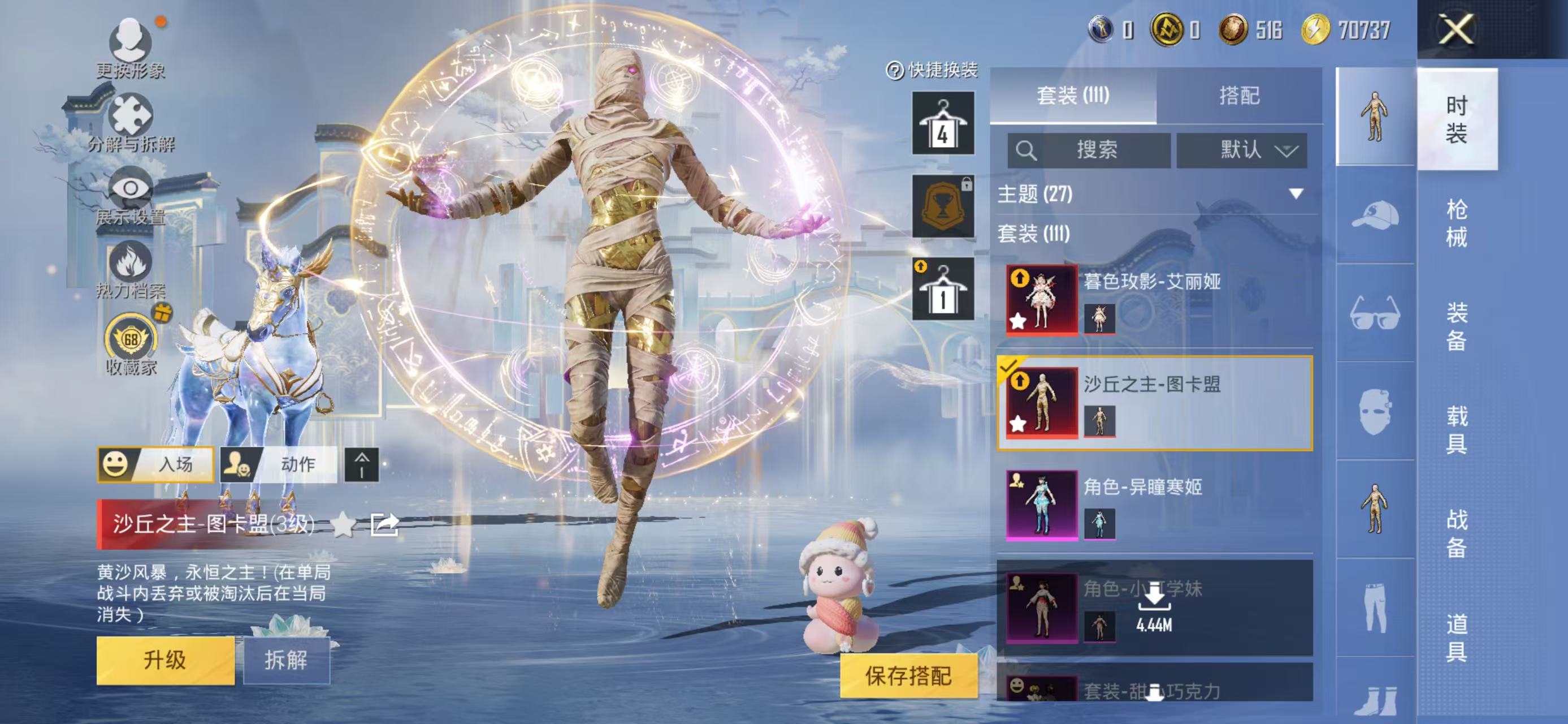Screen dimensions: 1568x724
Task: Open the 套装 (111) tab
Action: coord(1072,96)
